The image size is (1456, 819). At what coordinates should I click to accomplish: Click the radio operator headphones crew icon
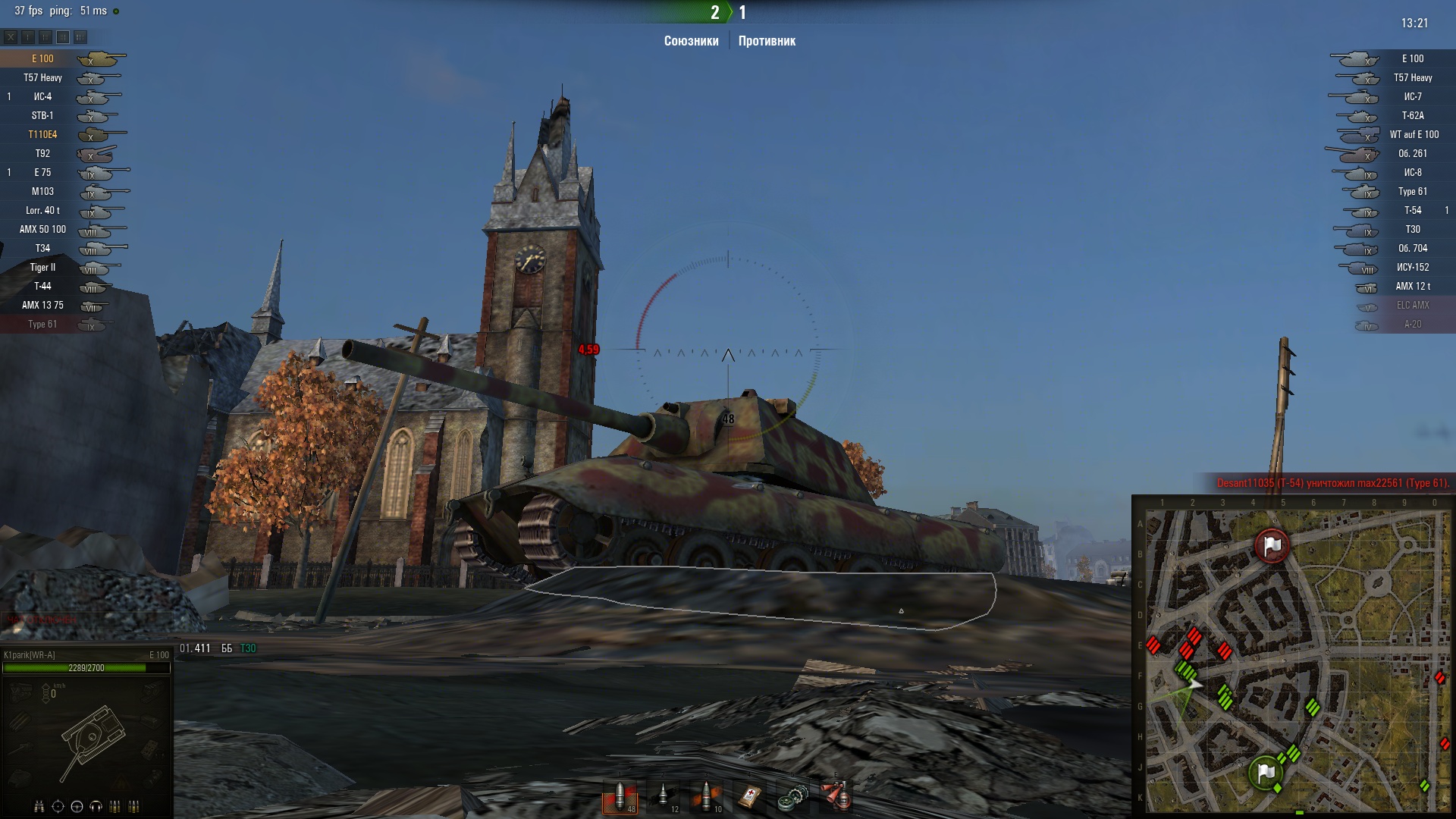click(96, 806)
